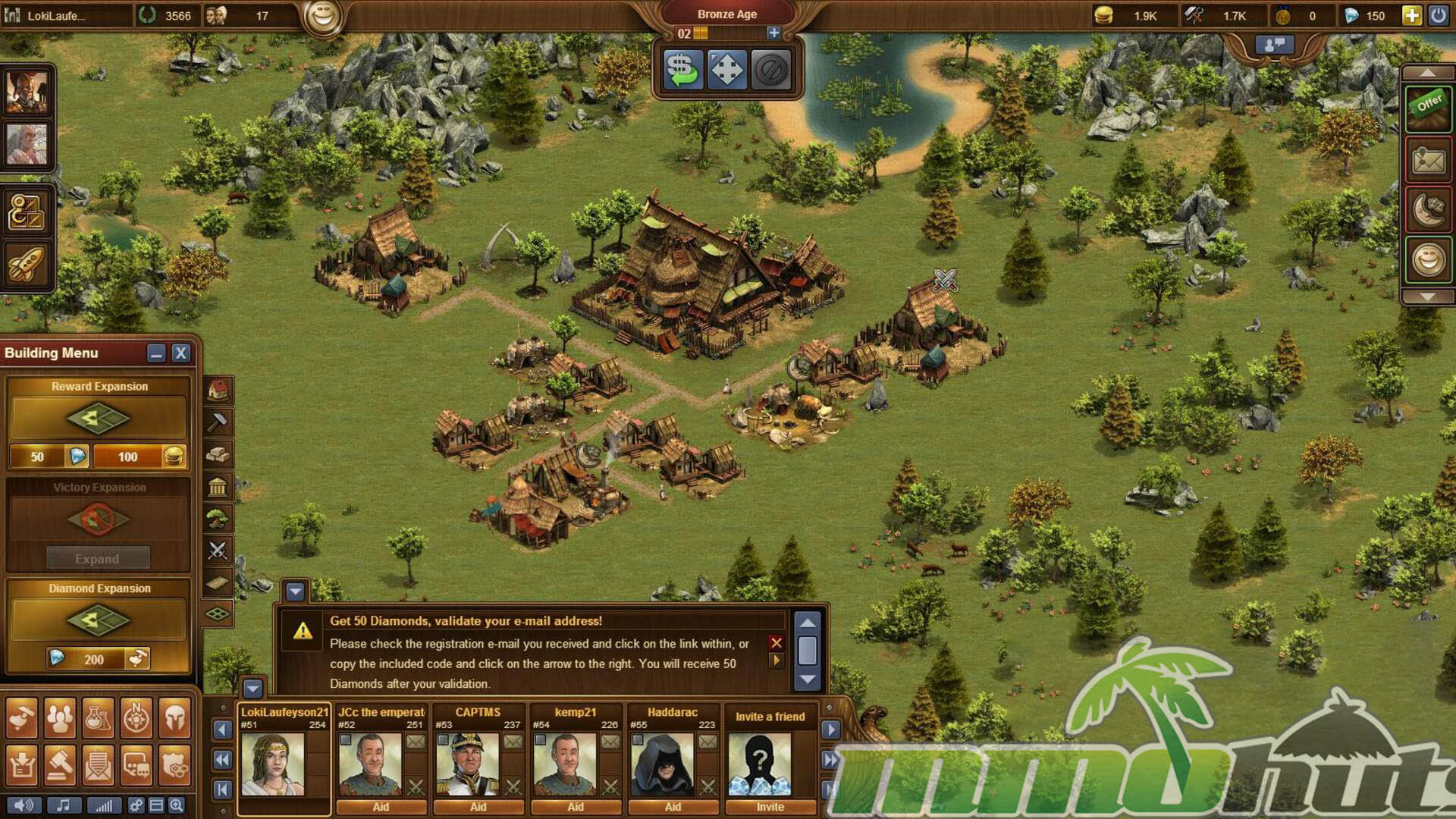This screenshot has width=1456, height=819.
Task: Add diamonds with the yellow plus button
Action: [x=1411, y=15]
